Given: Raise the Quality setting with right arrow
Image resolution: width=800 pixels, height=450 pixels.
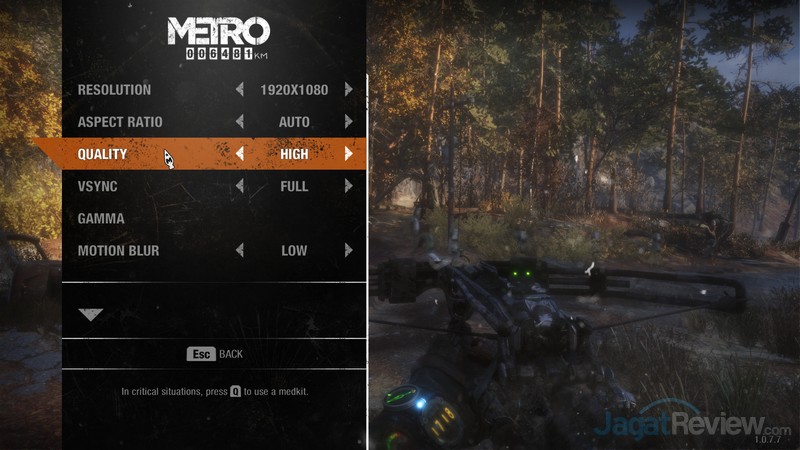Looking at the screenshot, I should [x=348, y=154].
